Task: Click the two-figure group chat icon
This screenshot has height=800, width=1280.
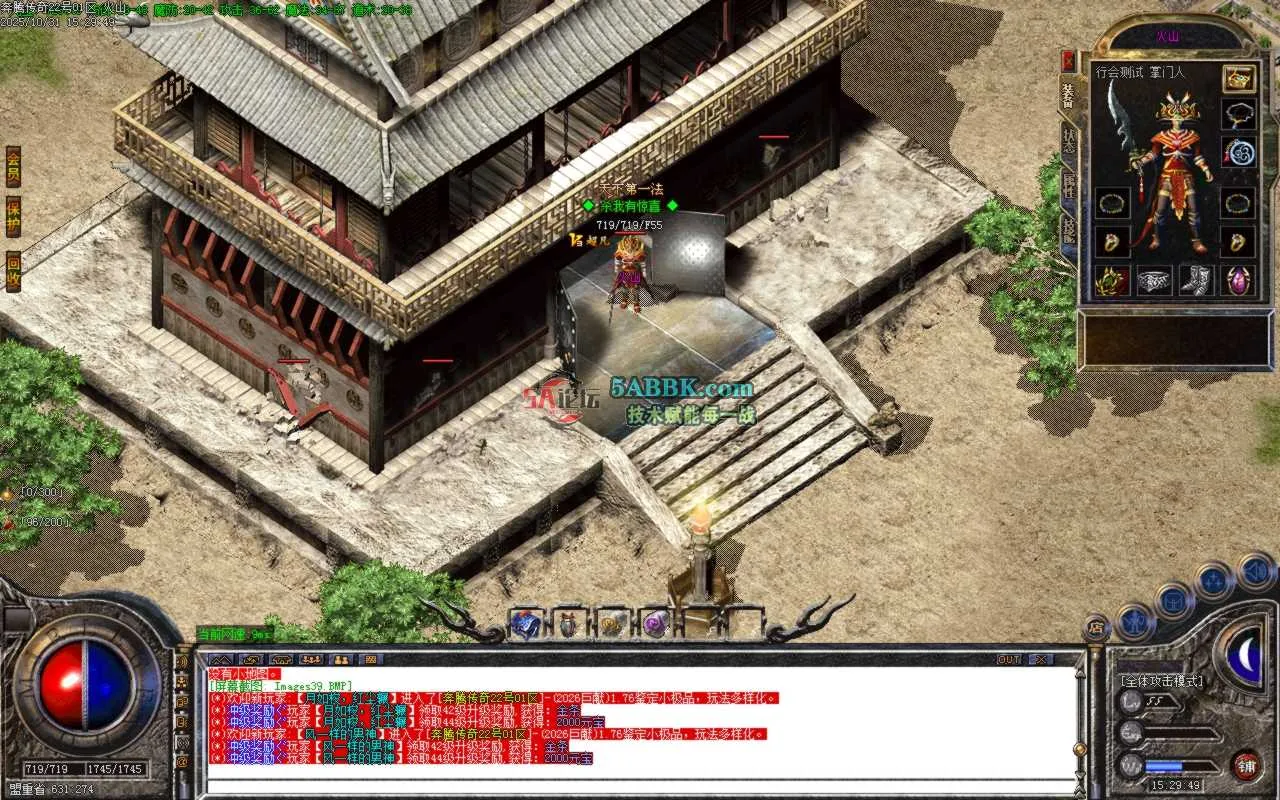Action: [341, 661]
